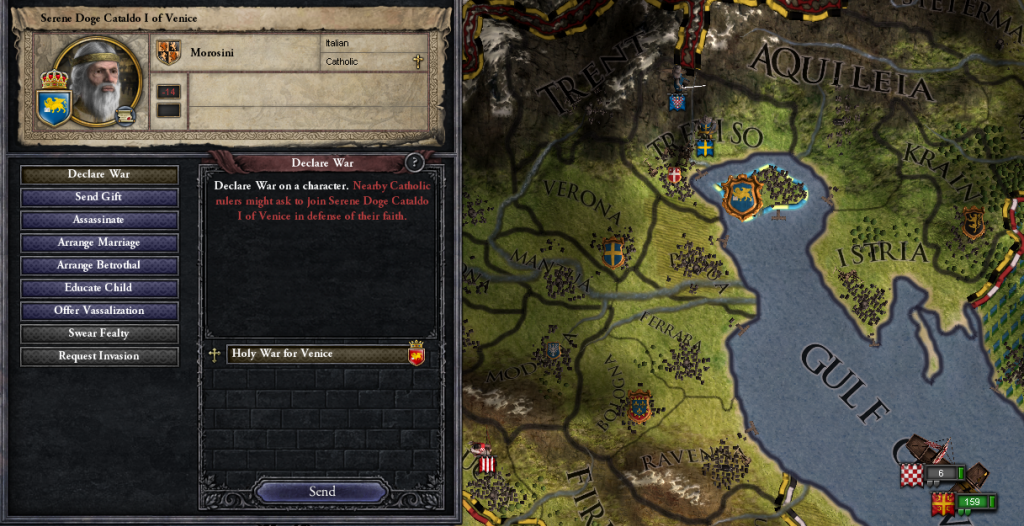
Task: Select Arrange Betrothal option
Action: pyautogui.click(x=99, y=265)
